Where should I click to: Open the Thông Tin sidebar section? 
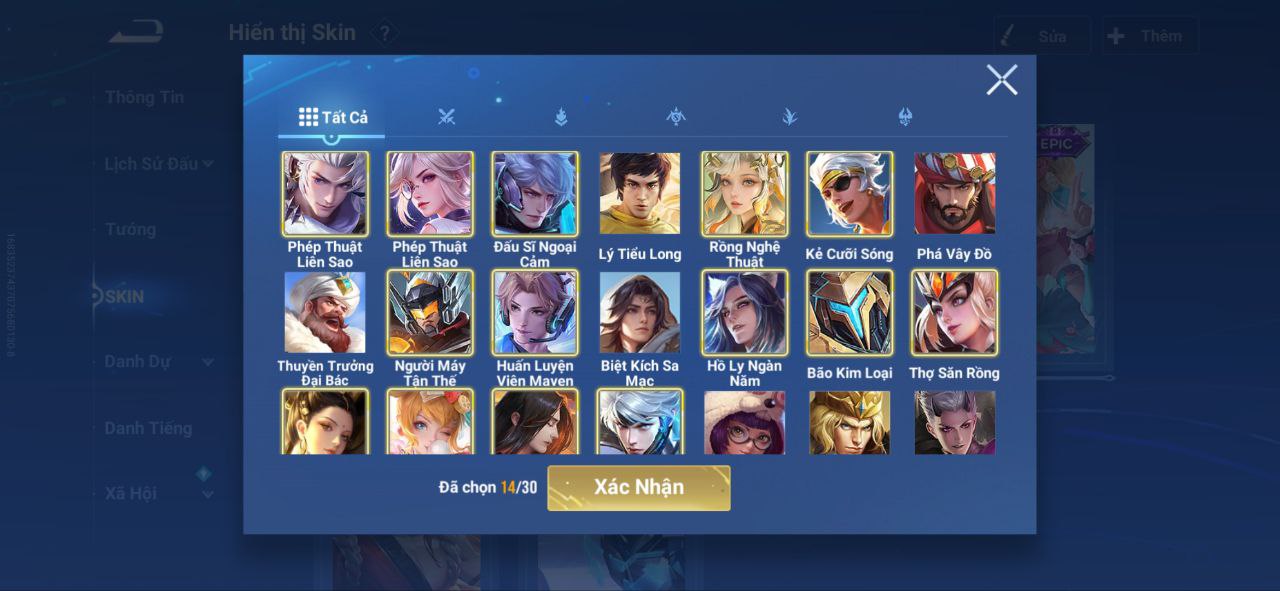click(x=144, y=97)
